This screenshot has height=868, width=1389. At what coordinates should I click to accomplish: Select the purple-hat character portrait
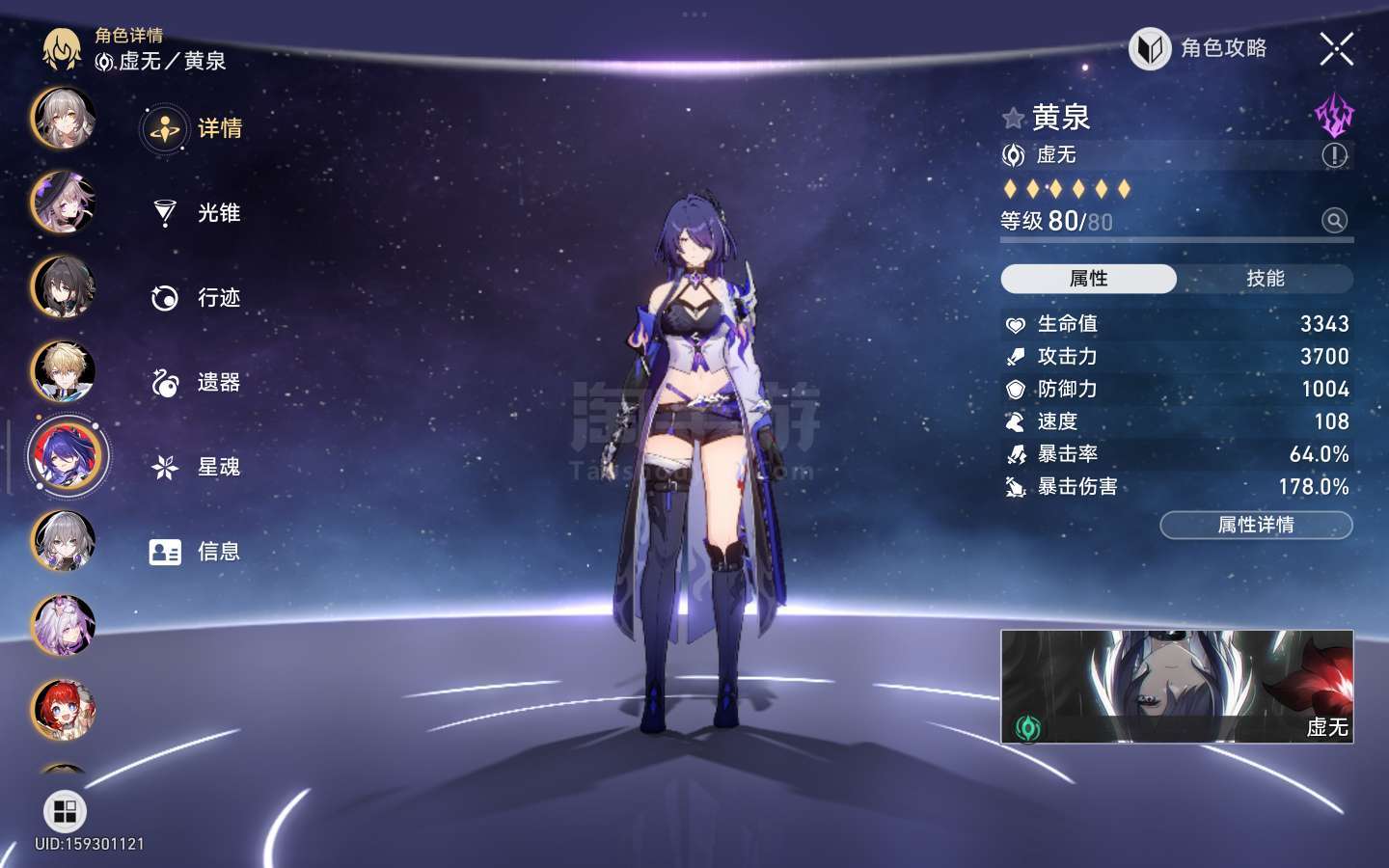(x=64, y=203)
